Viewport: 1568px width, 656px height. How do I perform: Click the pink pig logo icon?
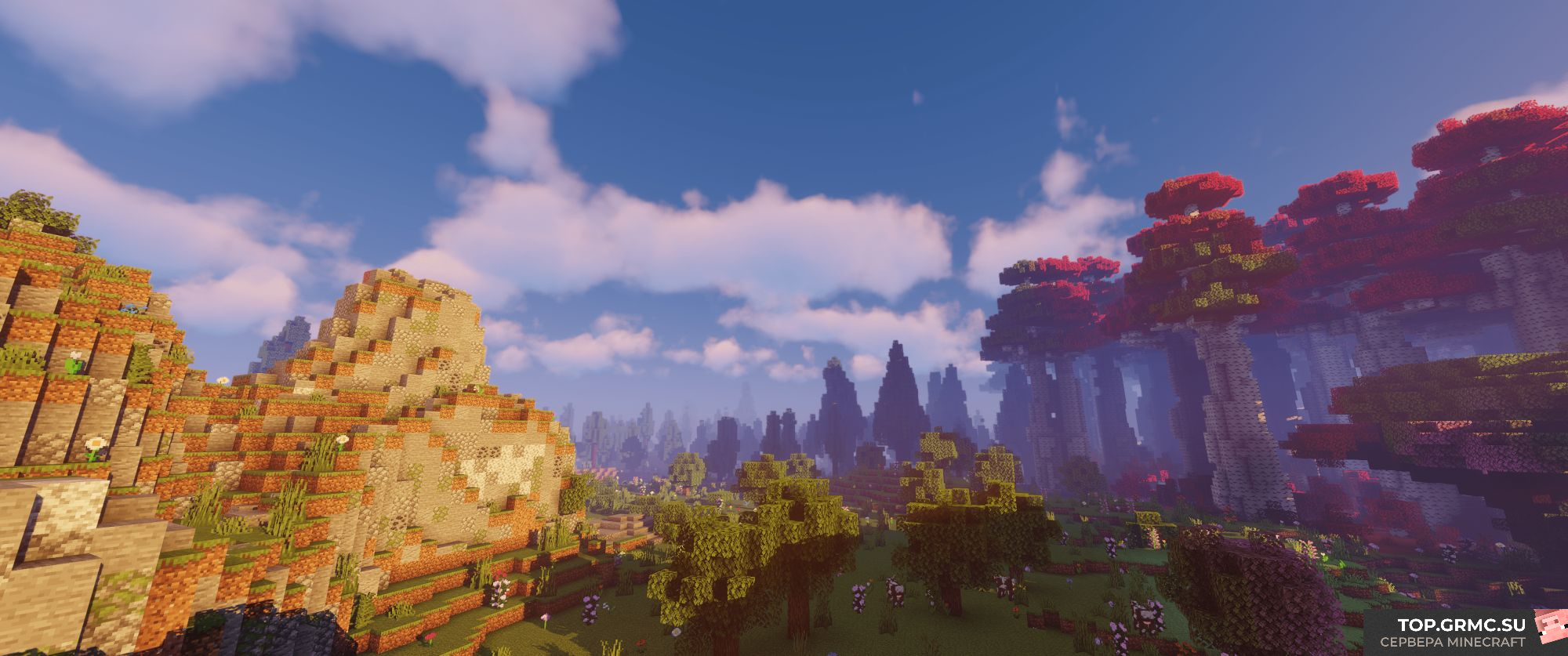[1546, 629]
